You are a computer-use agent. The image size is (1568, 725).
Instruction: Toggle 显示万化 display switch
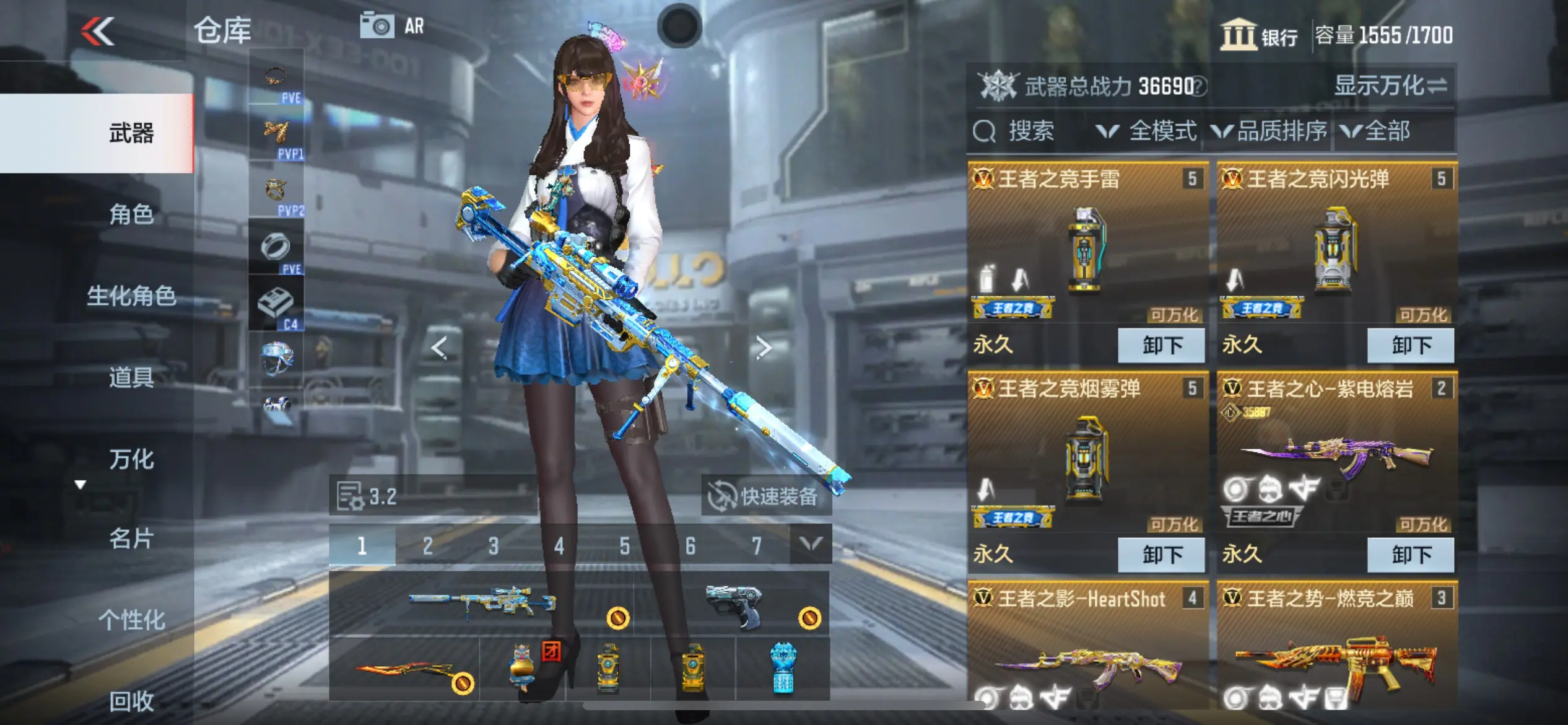tap(1390, 86)
